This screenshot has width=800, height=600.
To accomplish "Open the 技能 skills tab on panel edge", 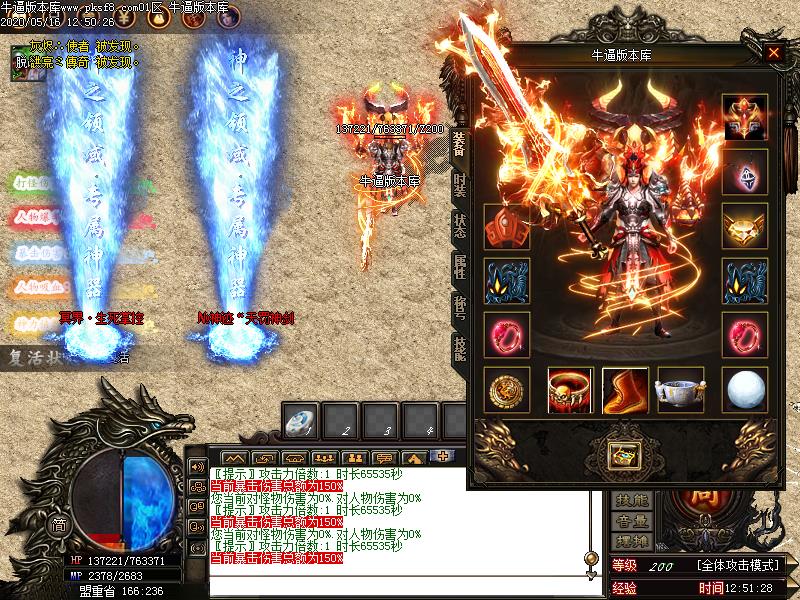I will 459,347.
